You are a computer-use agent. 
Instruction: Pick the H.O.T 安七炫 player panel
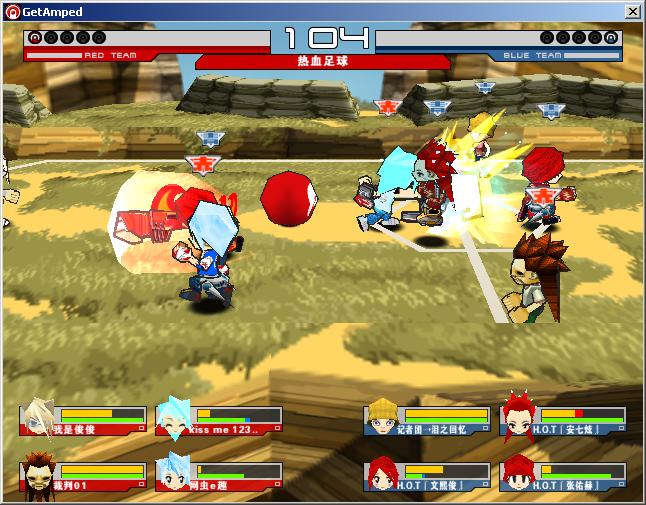pyautogui.click(x=563, y=420)
